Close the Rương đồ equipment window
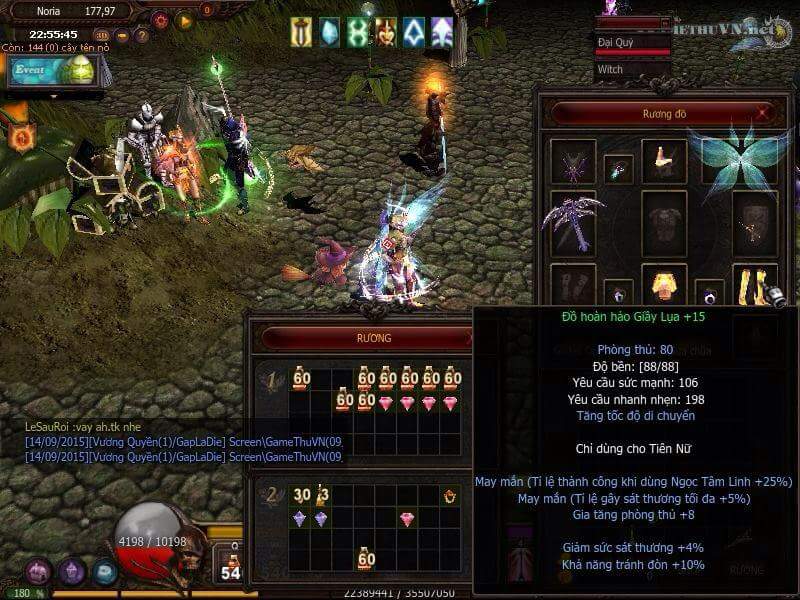 click(764, 114)
